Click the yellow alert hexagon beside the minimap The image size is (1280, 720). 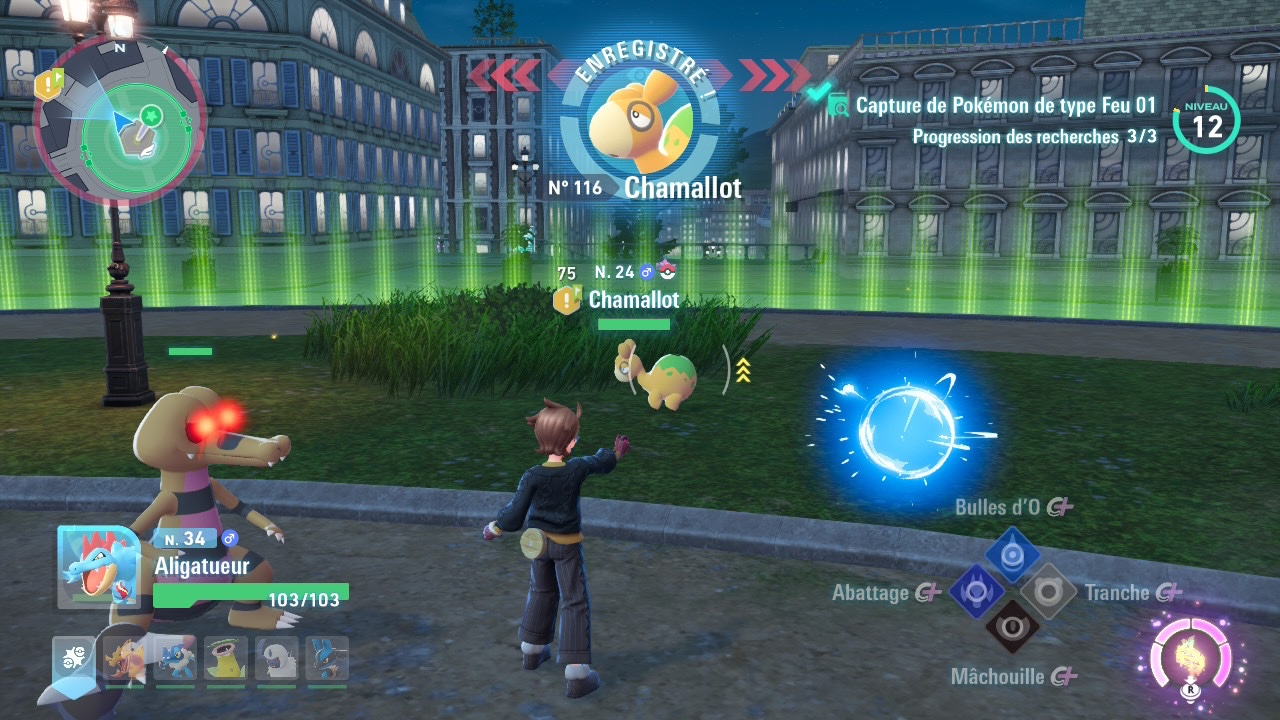click(48, 84)
